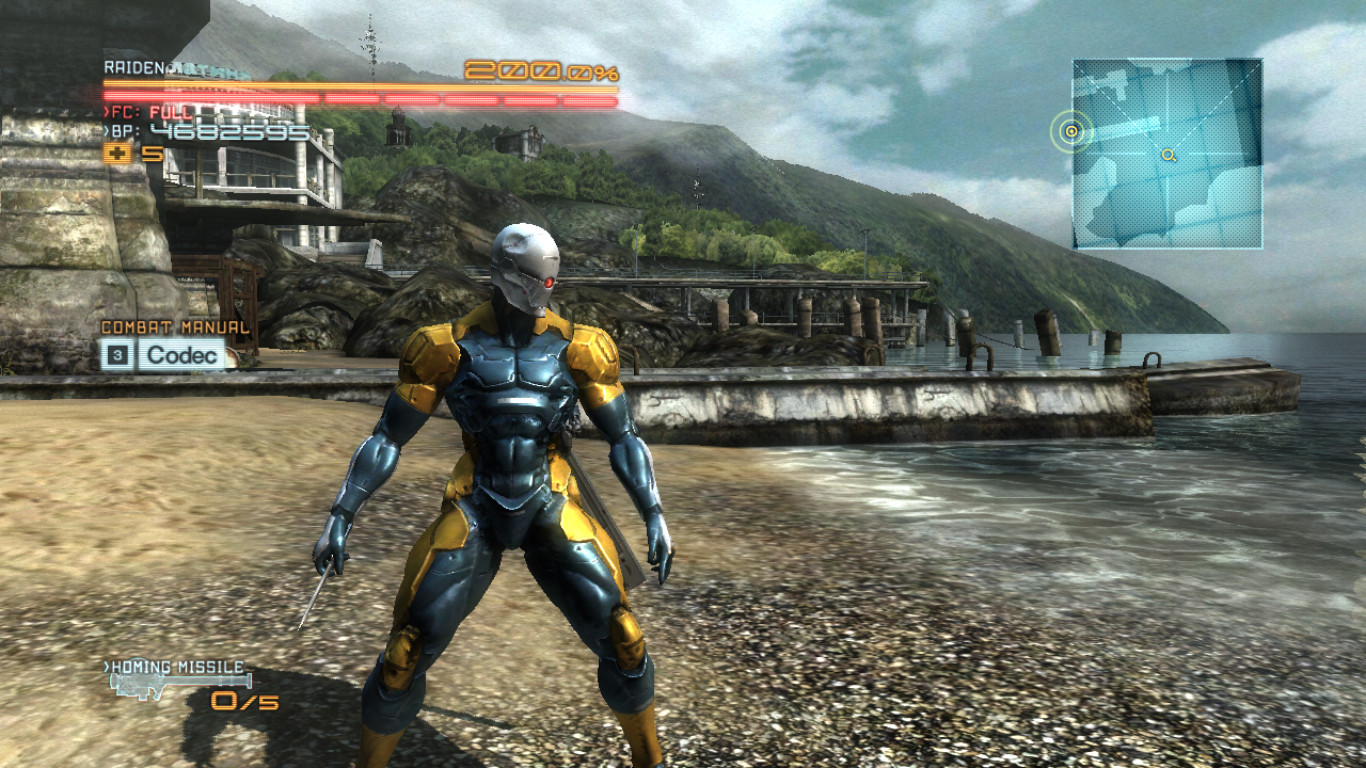Open the COMBAT MANUAL heading
This screenshot has width=1366, height=768.
pos(175,326)
